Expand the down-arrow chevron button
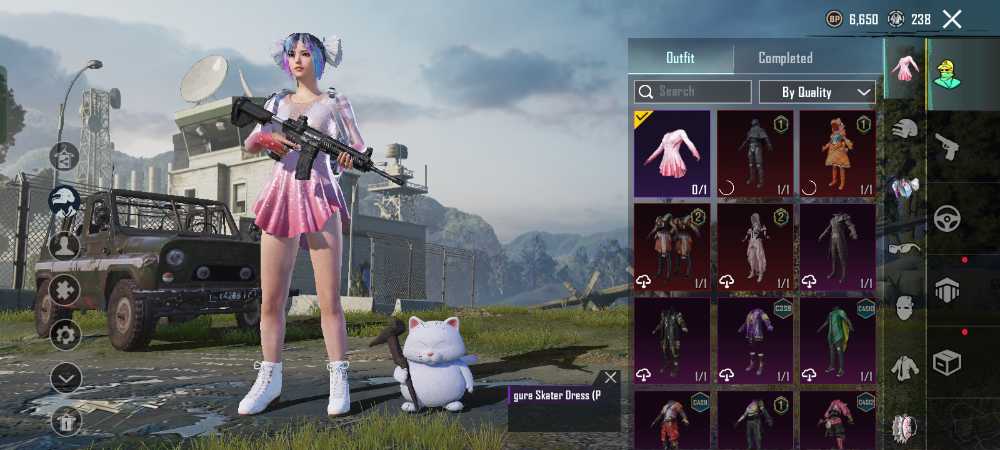 66,377
